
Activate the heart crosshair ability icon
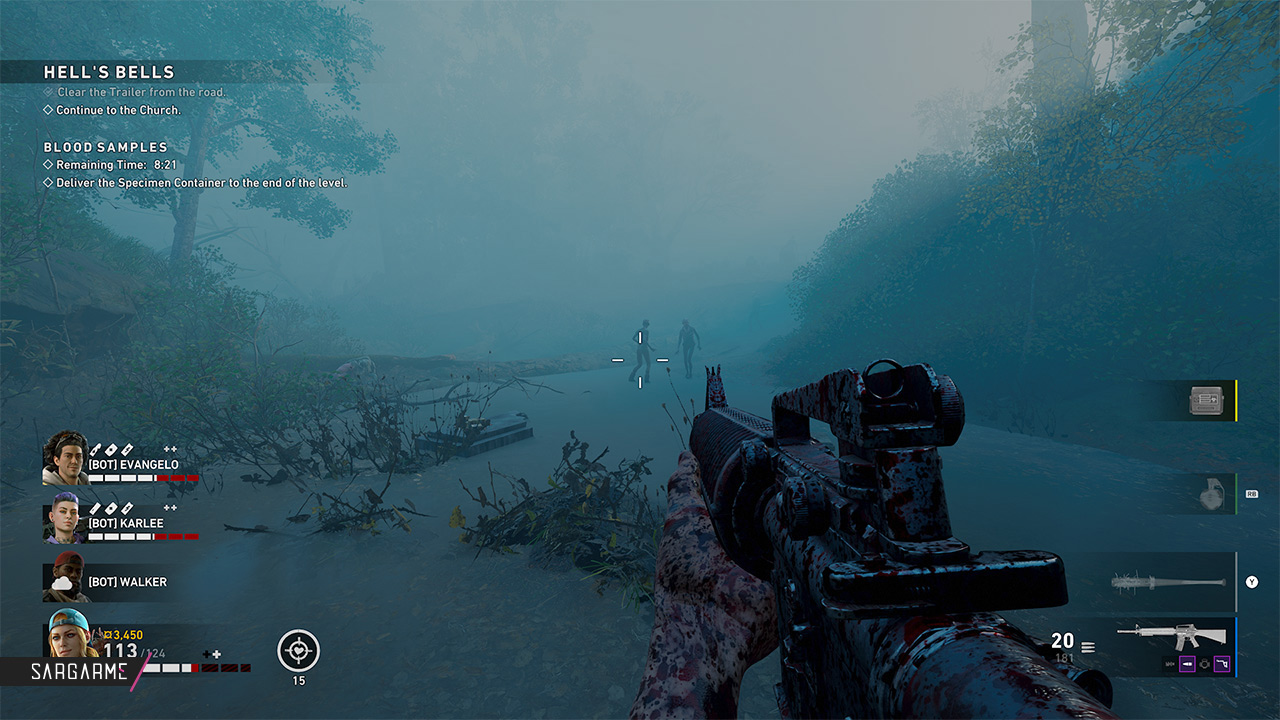click(x=298, y=650)
